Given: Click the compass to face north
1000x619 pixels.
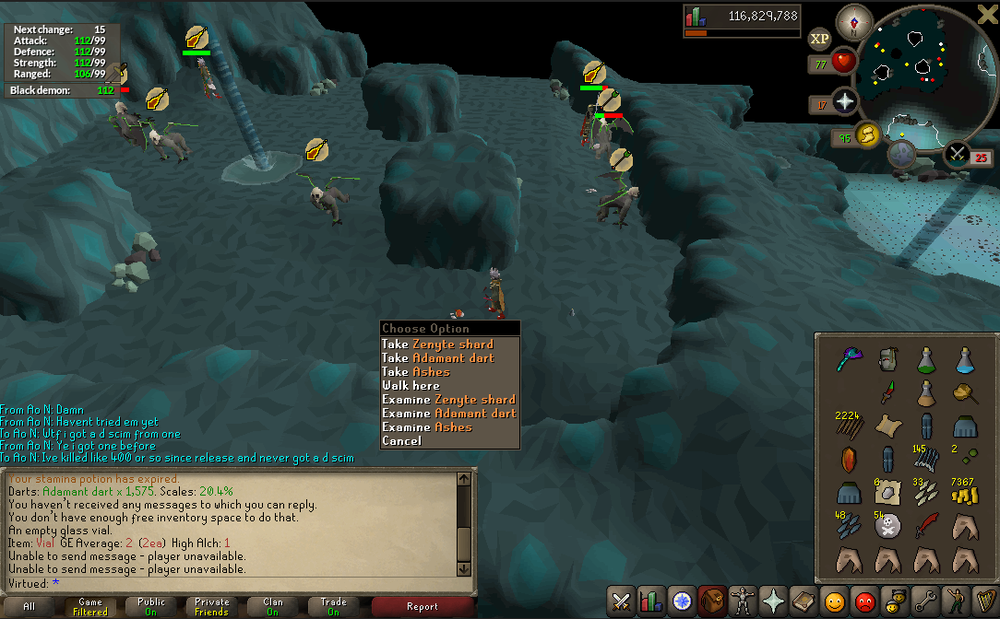Looking at the screenshot, I should (x=855, y=20).
